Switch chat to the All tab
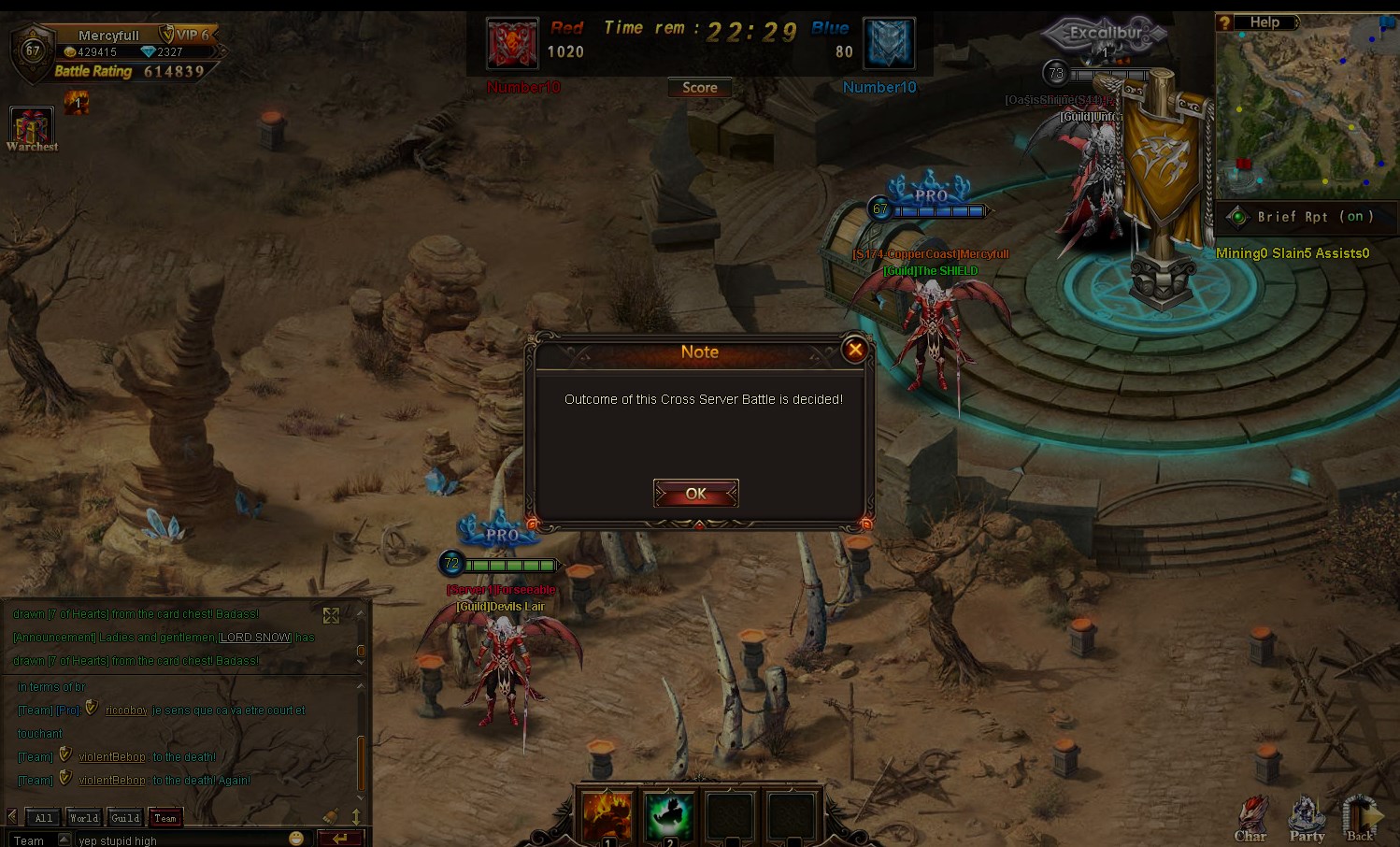Screen dimensions: 1400x847 tap(43, 818)
